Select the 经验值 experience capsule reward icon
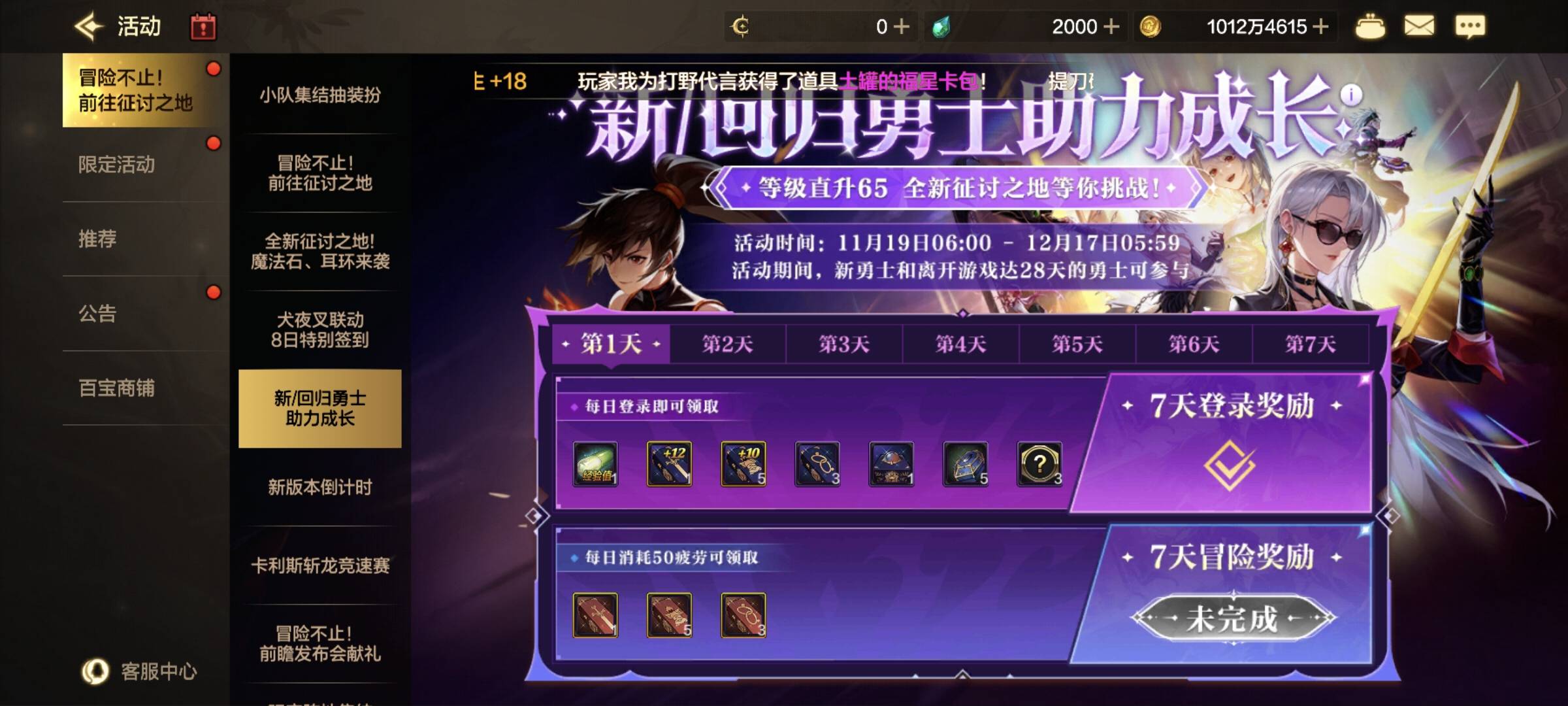Viewport: 1568px width, 706px height. (x=595, y=464)
